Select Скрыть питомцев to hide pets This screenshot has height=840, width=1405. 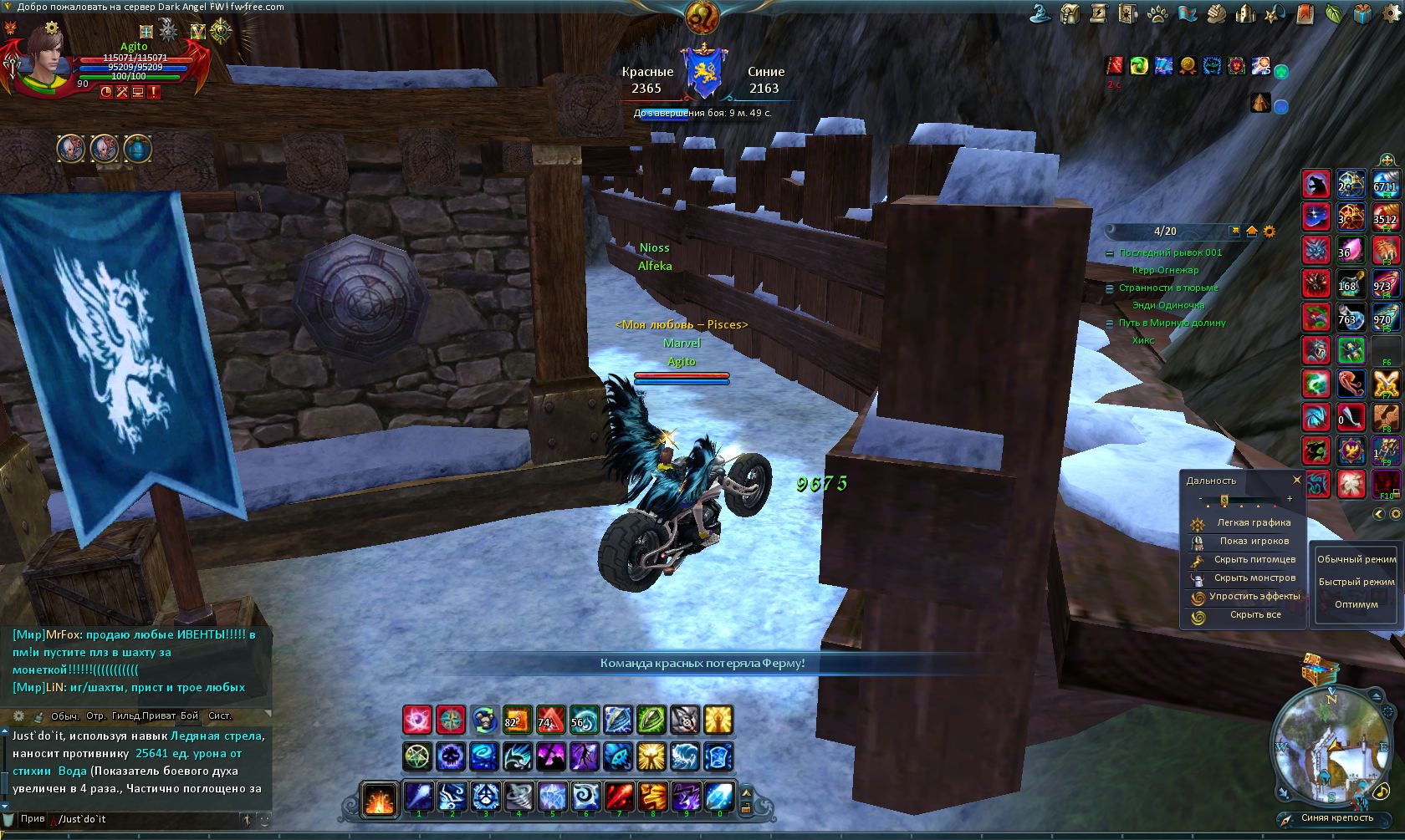(x=1254, y=560)
